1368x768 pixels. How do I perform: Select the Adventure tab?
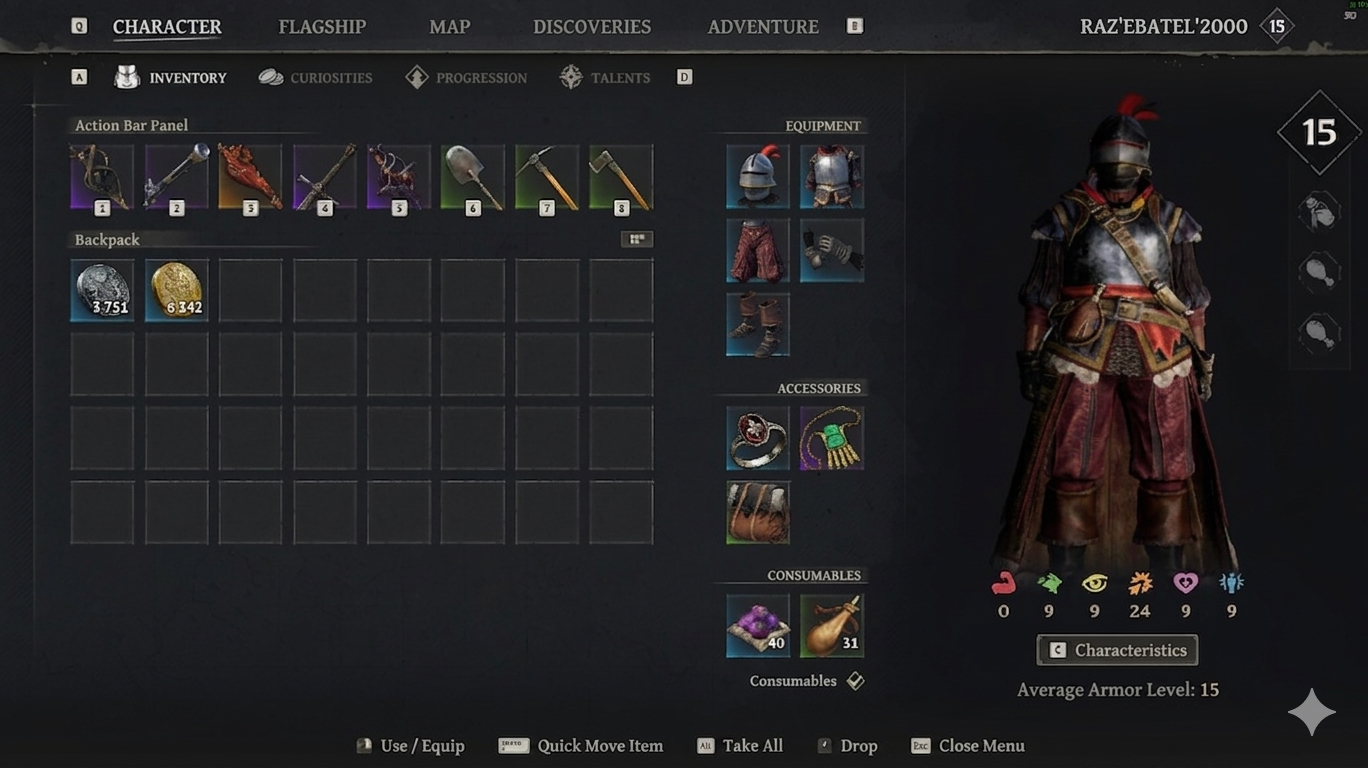(763, 27)
